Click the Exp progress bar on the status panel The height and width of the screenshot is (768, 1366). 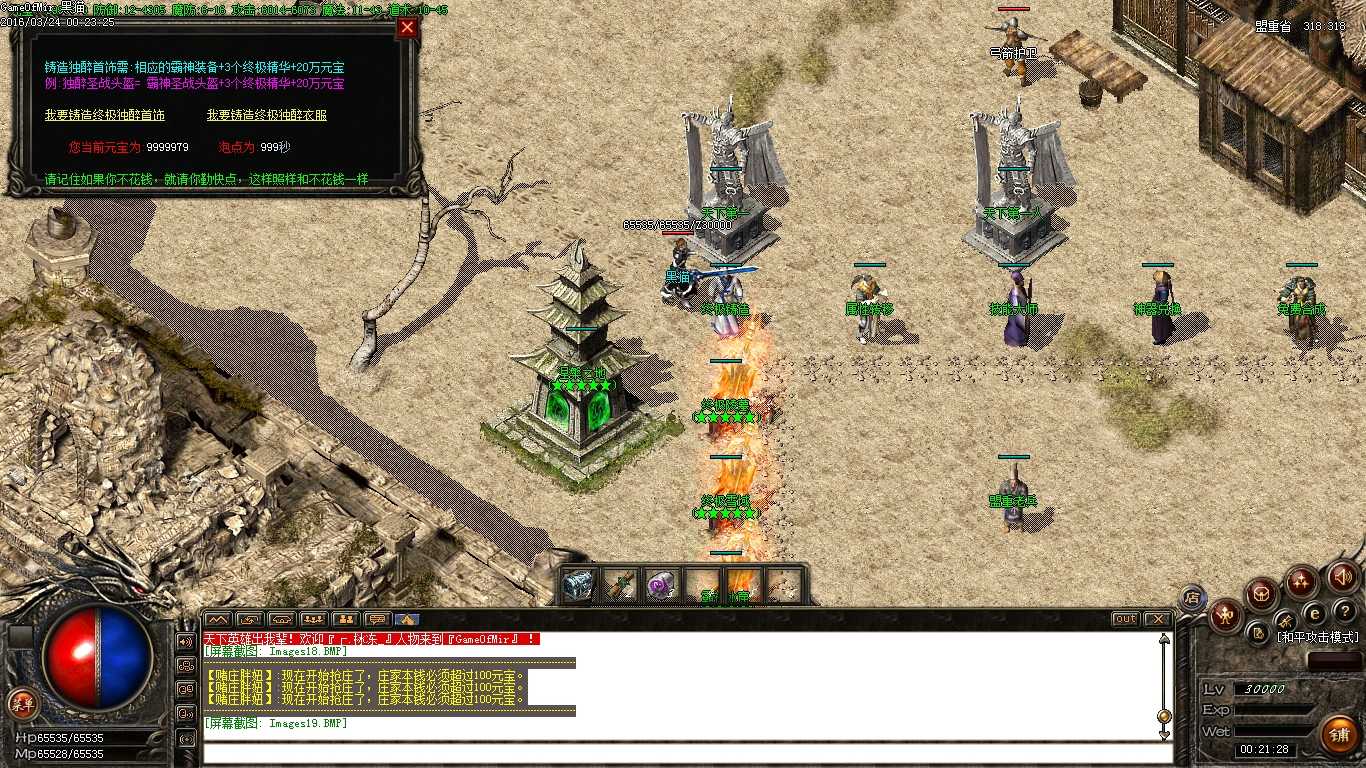[x=1275, y=707]
